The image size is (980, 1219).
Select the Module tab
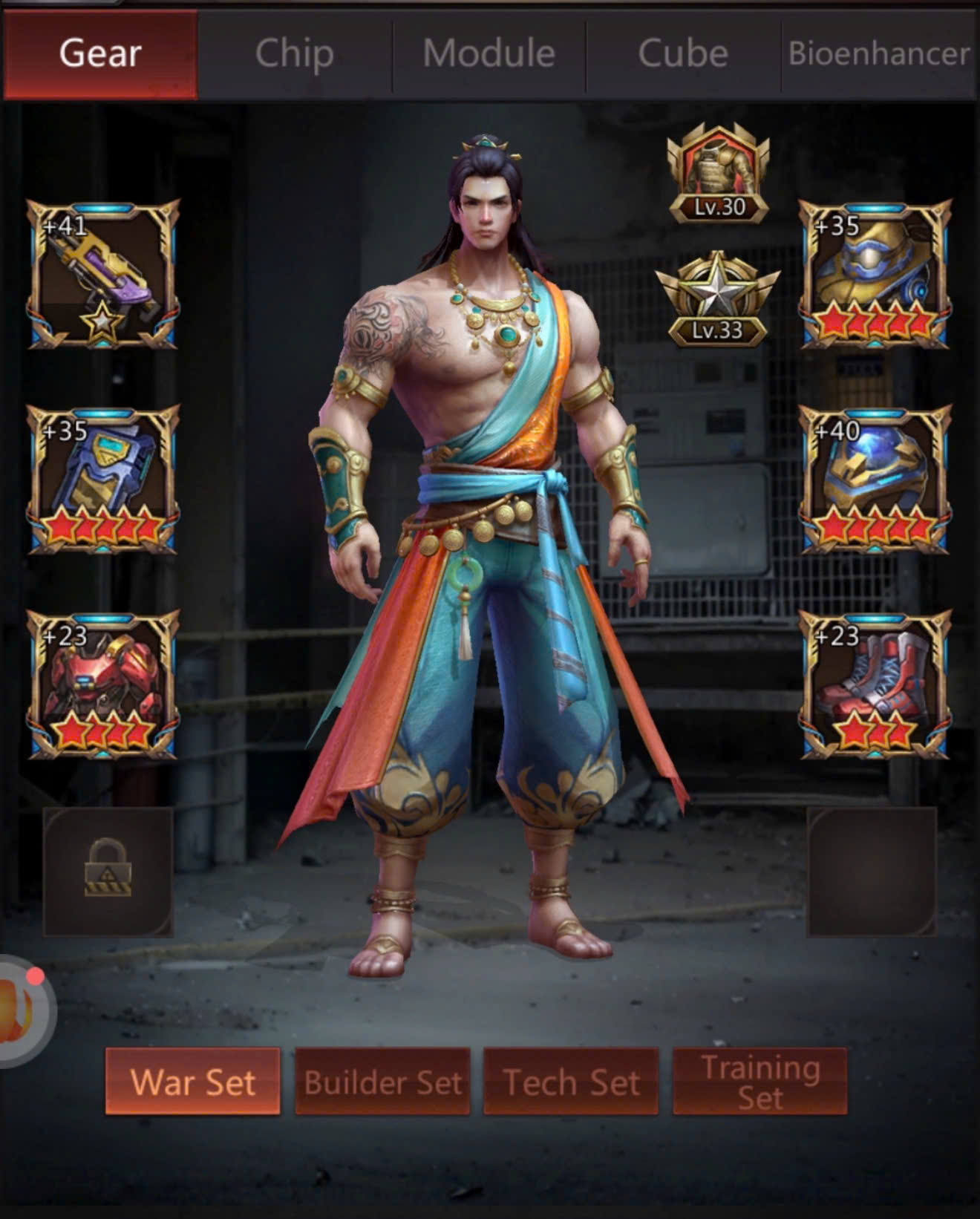(489, 54)
